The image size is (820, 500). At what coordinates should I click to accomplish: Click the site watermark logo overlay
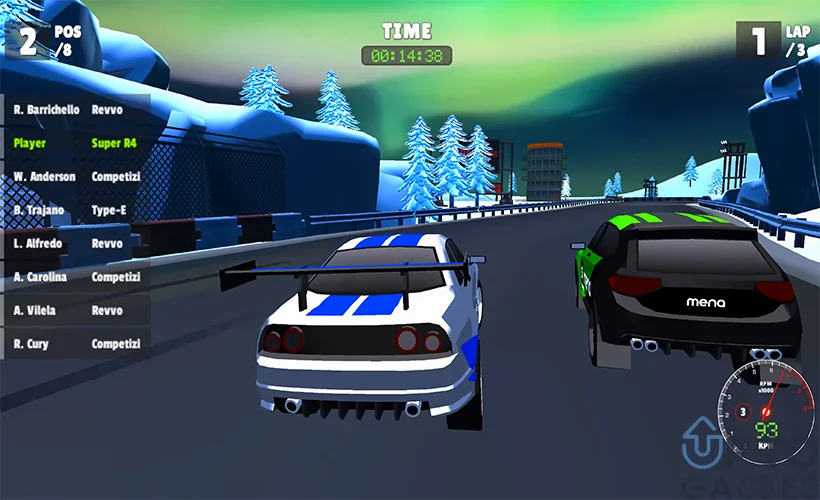[x=703, y=444]
